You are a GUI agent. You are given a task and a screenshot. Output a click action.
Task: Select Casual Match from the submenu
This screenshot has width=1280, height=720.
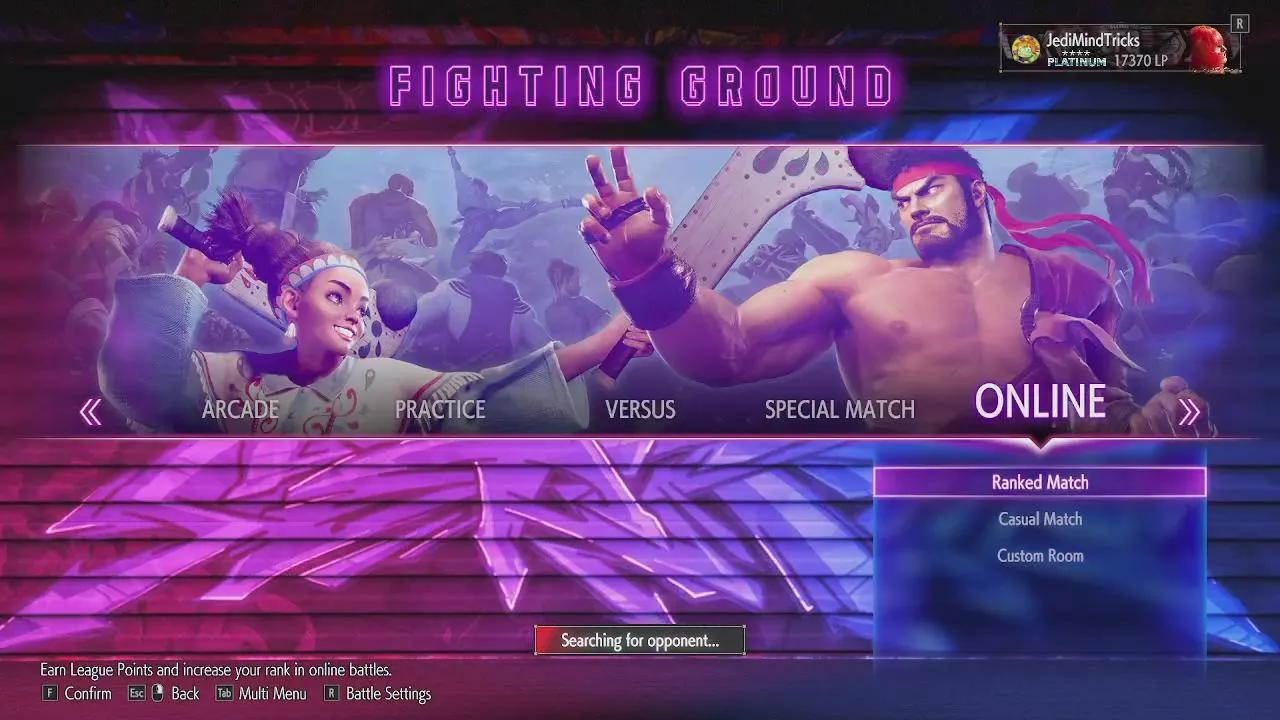pyautogui.click(x=1040, y=519)
